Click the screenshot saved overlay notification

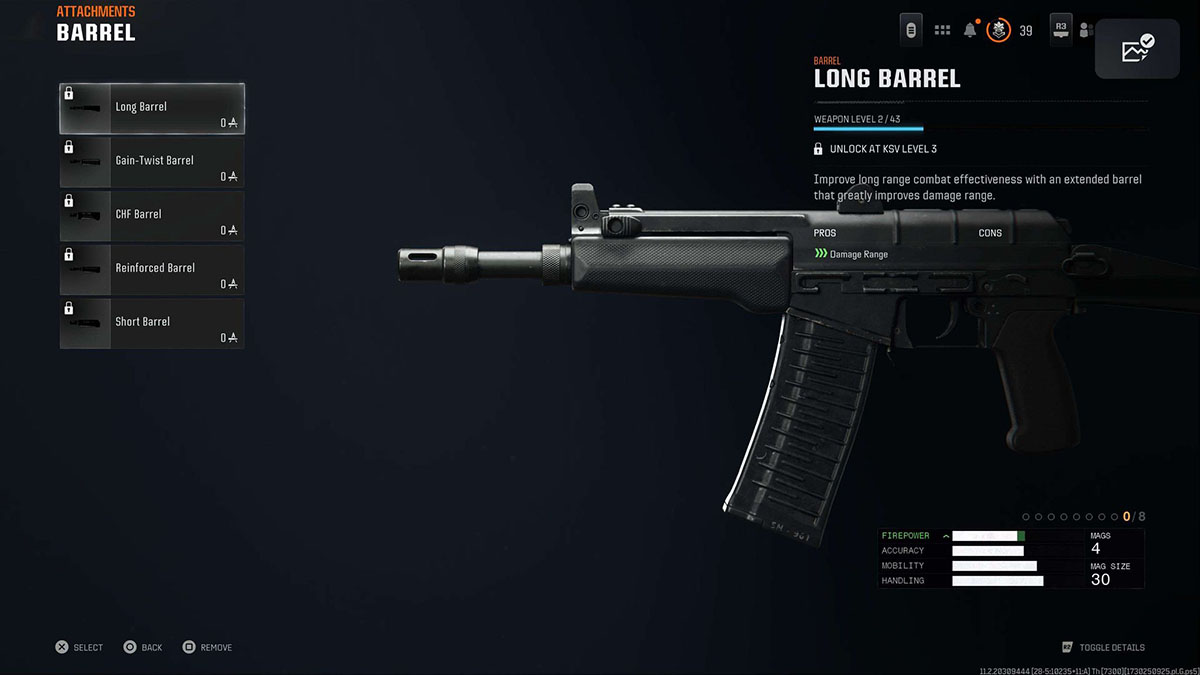click(x=1137, y=48)
